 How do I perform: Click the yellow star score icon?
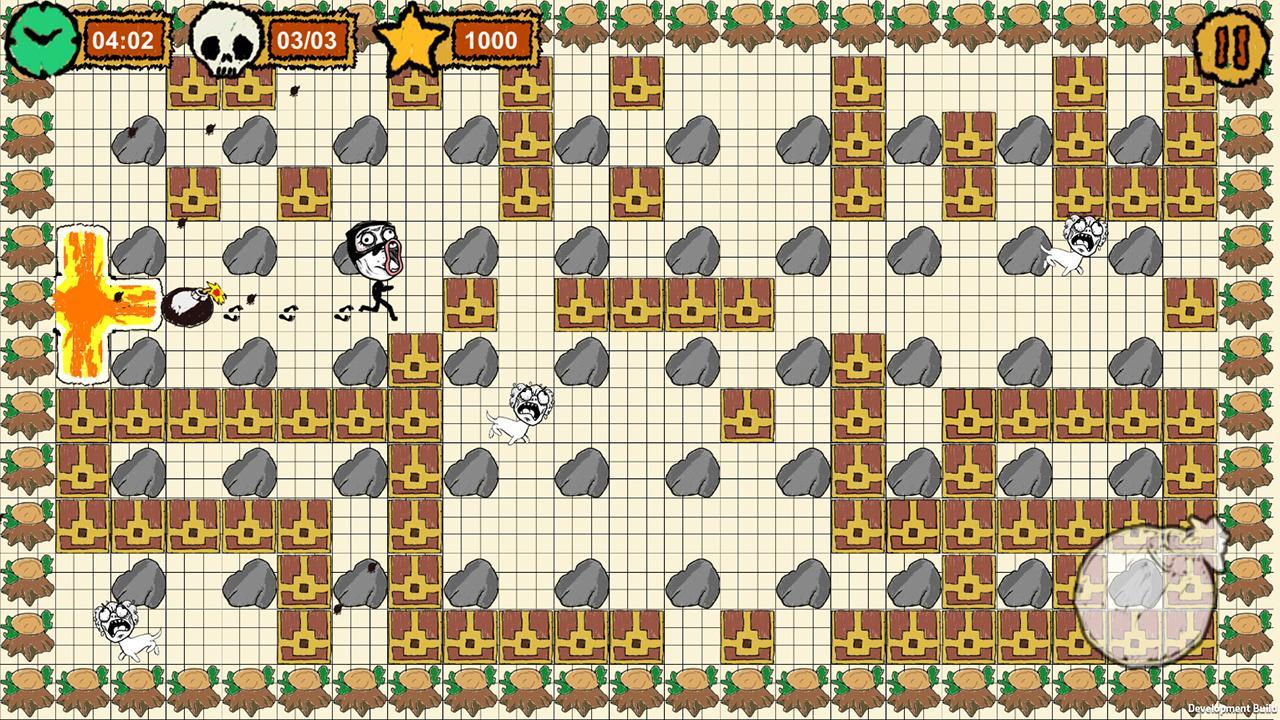pyautogui.click(x=413, y=40)
